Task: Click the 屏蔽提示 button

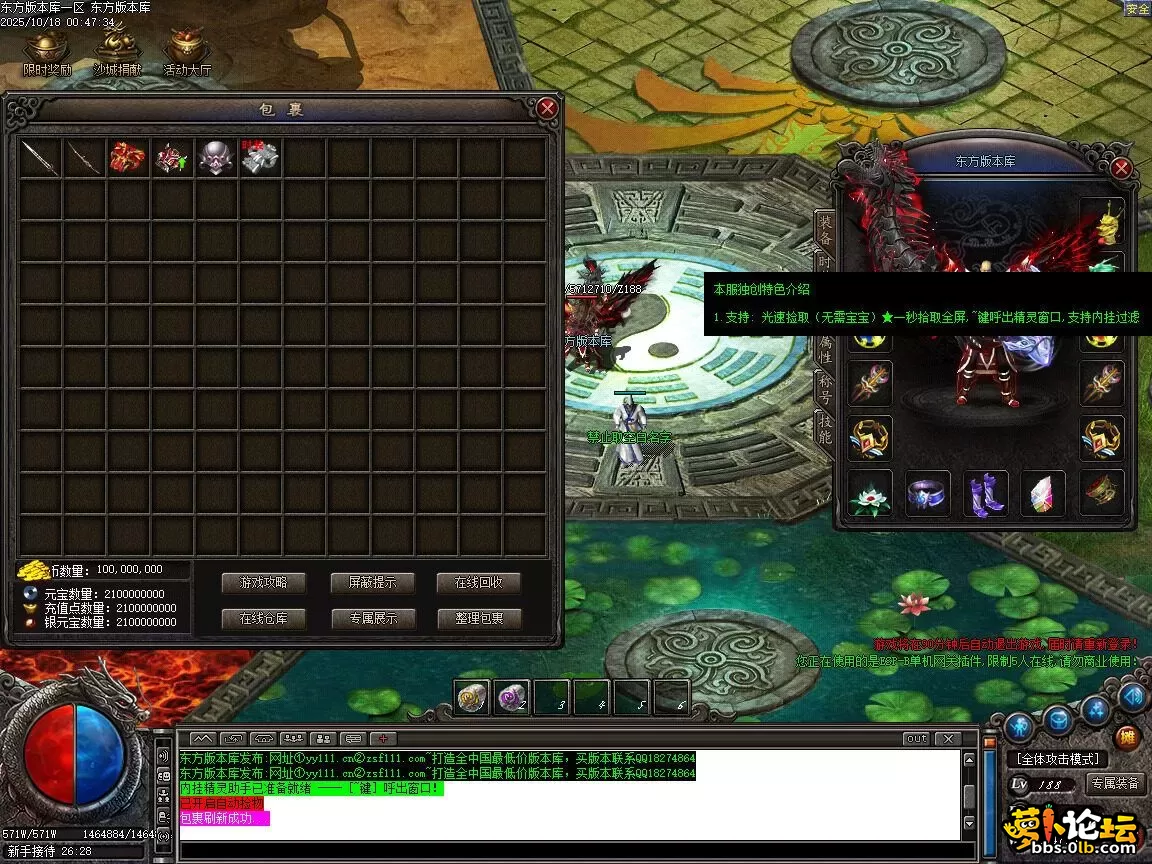Action: 372,583
